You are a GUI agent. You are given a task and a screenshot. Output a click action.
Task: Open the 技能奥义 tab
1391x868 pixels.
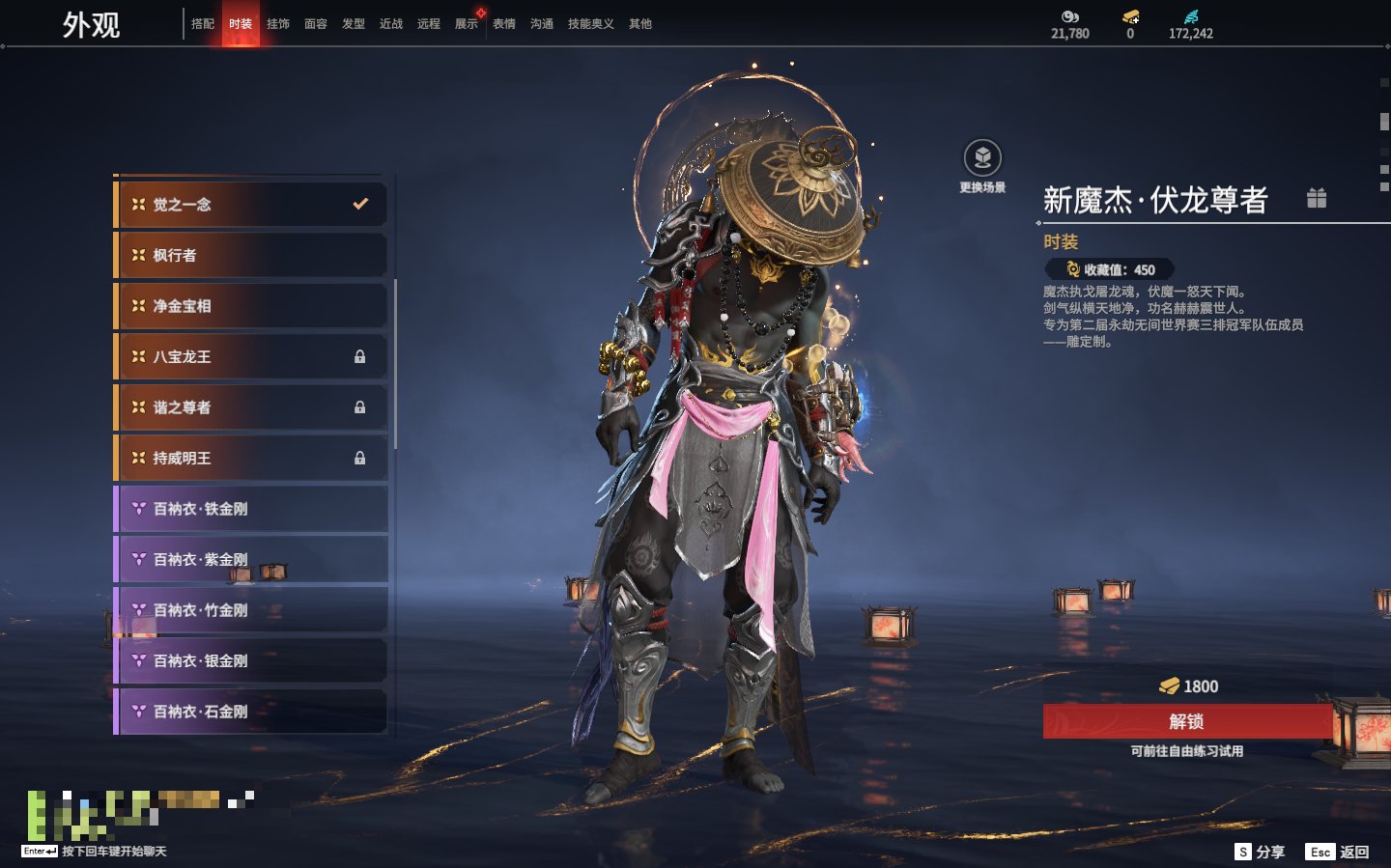click(590, 24)
